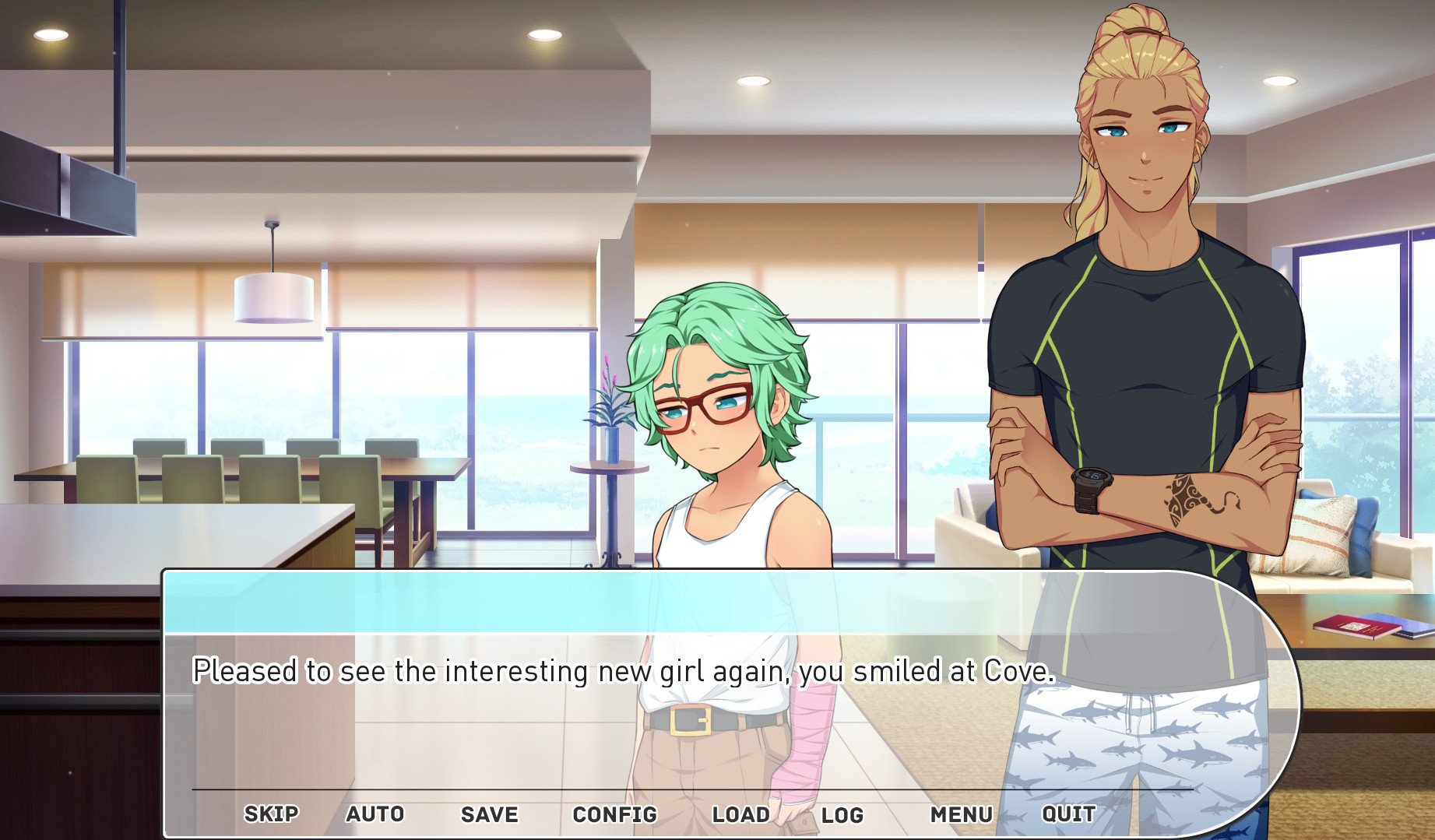Enable AUTO mode for automatic text advance
1435x840 pixels.
tap(377, 814)
